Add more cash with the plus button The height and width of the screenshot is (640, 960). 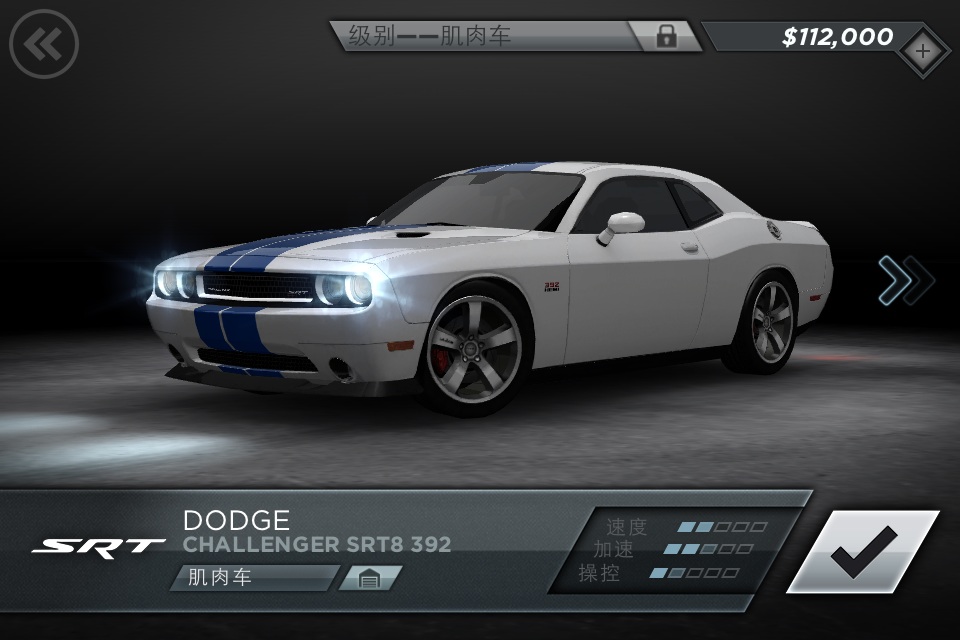(922, 49)
